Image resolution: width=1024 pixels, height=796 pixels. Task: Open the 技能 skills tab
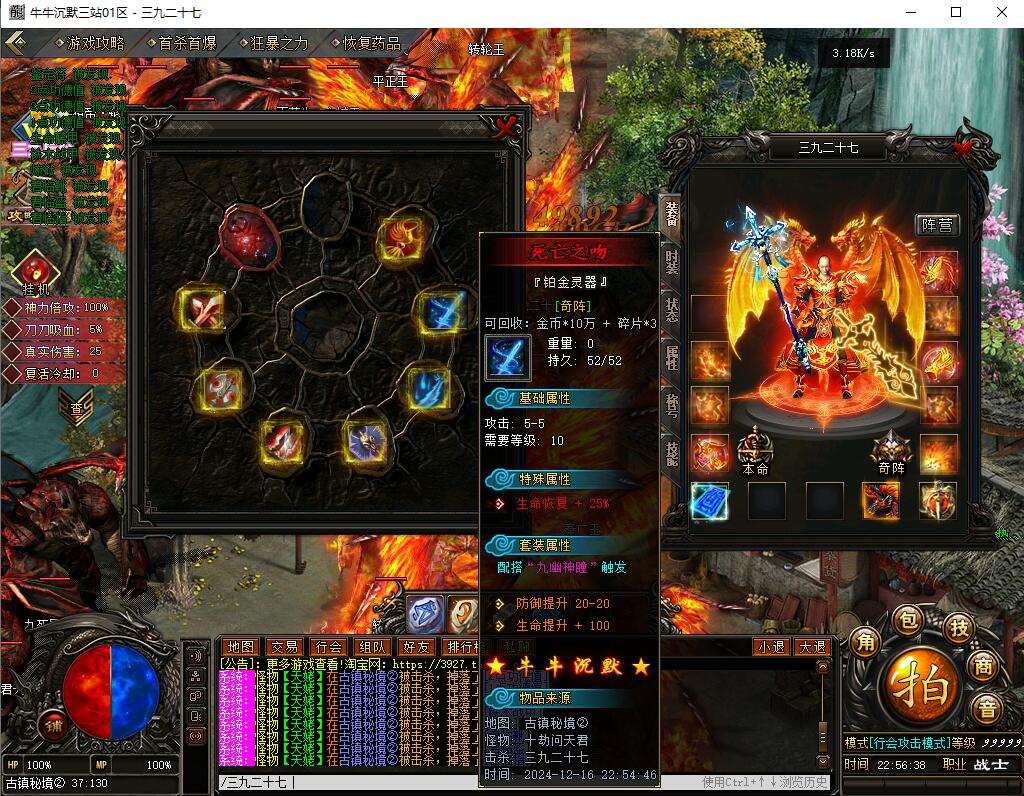point(672,453)
